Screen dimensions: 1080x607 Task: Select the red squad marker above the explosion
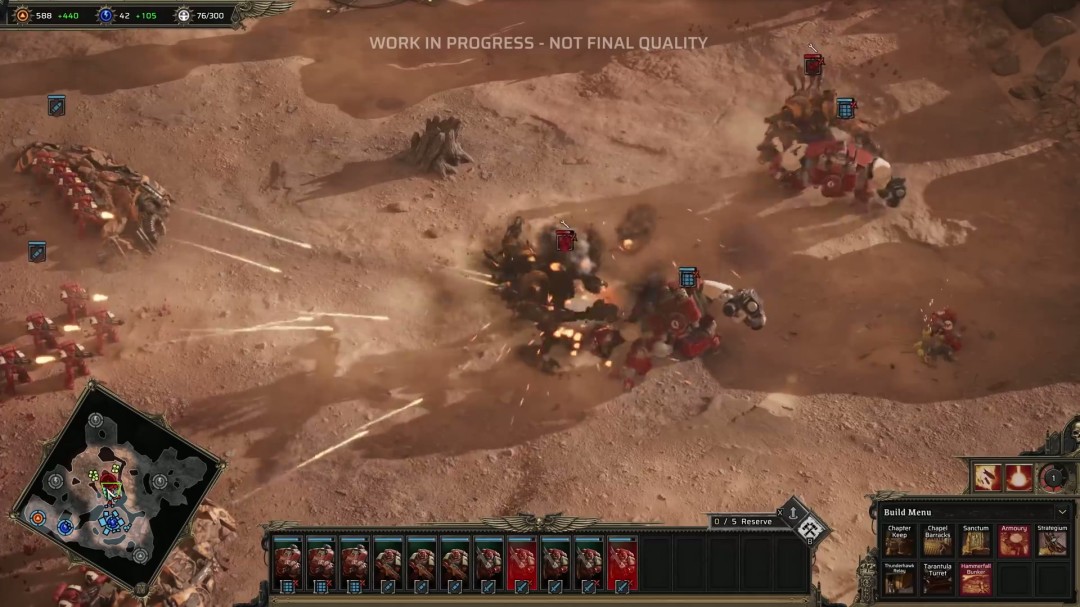coord(565,240)
